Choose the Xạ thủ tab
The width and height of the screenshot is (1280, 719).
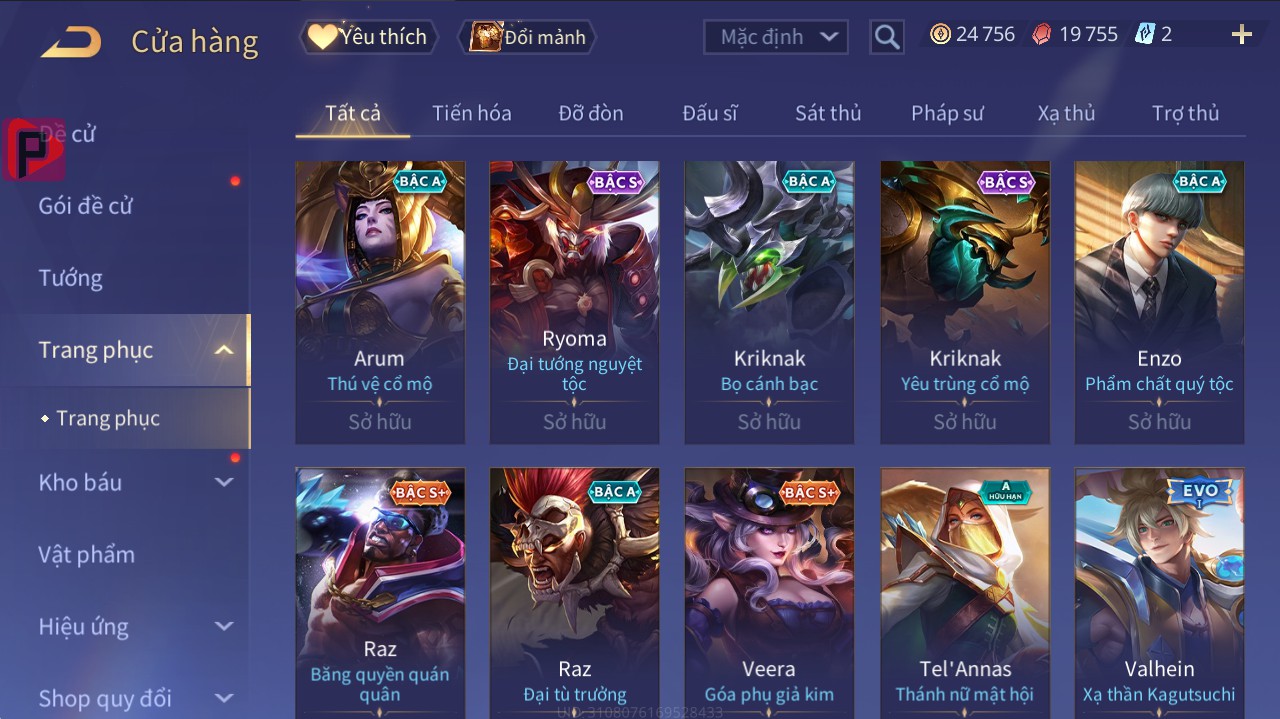click(1066, 113)
